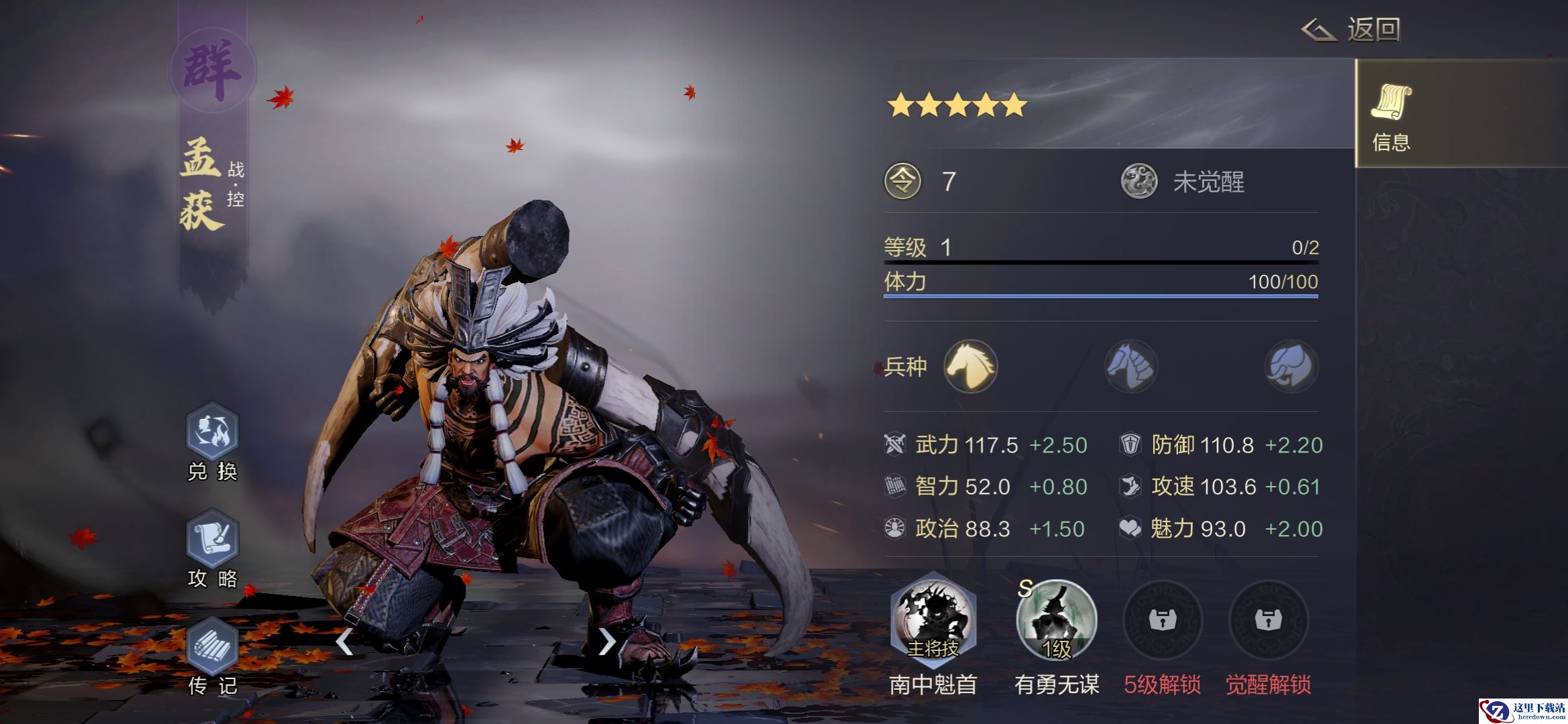Select the blue elephant troop type
The height and width of the screenshot is (724, 1568).
click(1291, 367)
